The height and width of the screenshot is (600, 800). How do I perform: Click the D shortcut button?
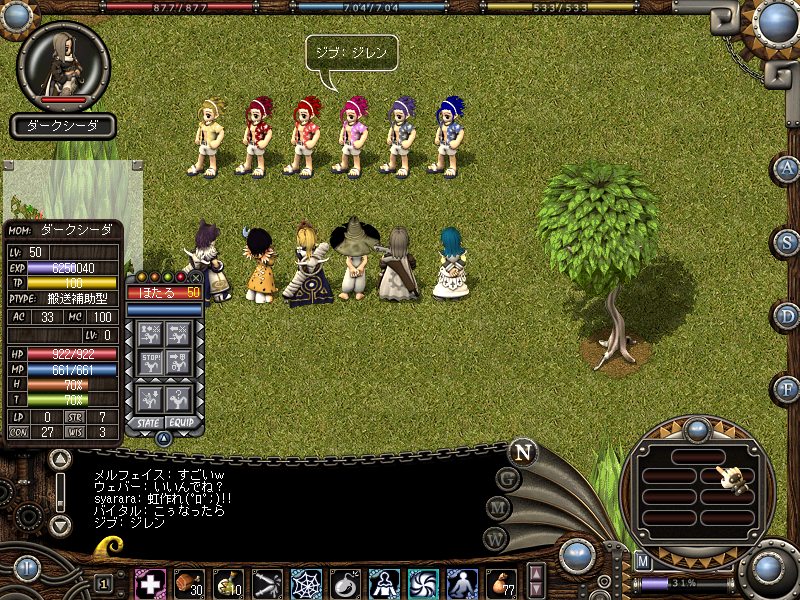[788, 315]
